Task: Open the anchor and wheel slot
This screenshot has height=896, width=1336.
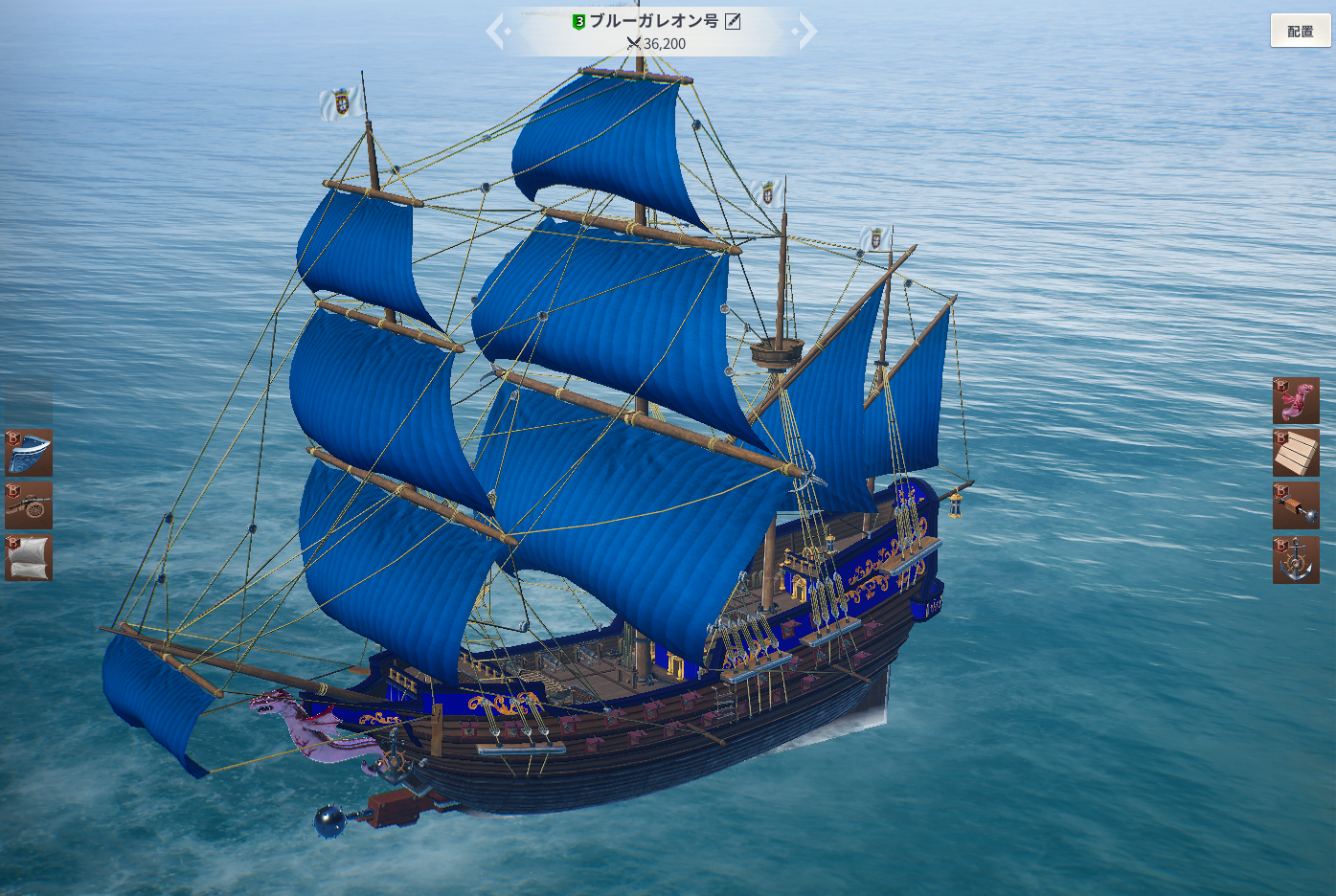Action: pos(1296,560)
